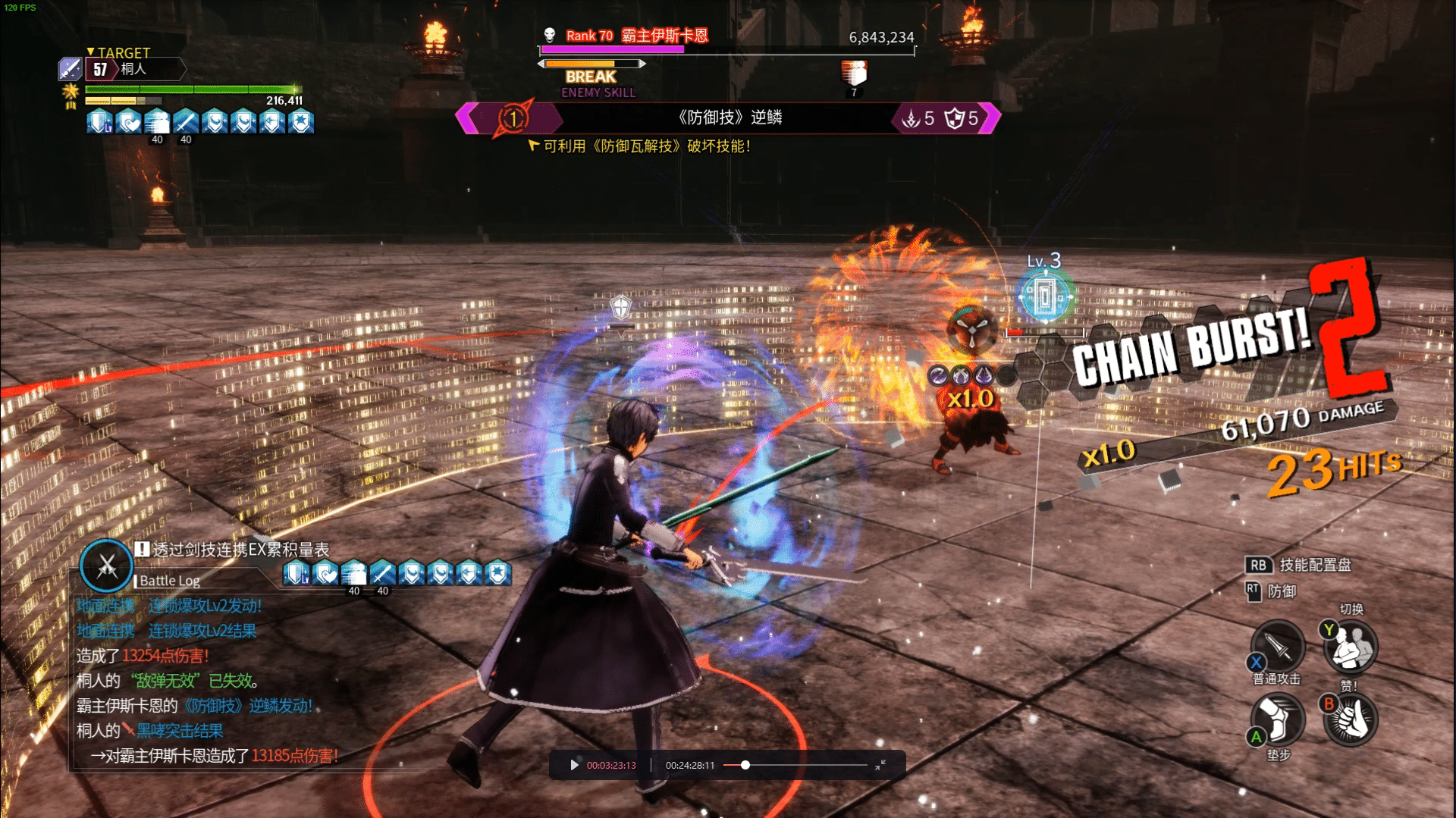This screenshot has height=818, width=1456.
Task: Inspect the enemy's fan-shaped status icon
Action: click(x=972, y=331)
